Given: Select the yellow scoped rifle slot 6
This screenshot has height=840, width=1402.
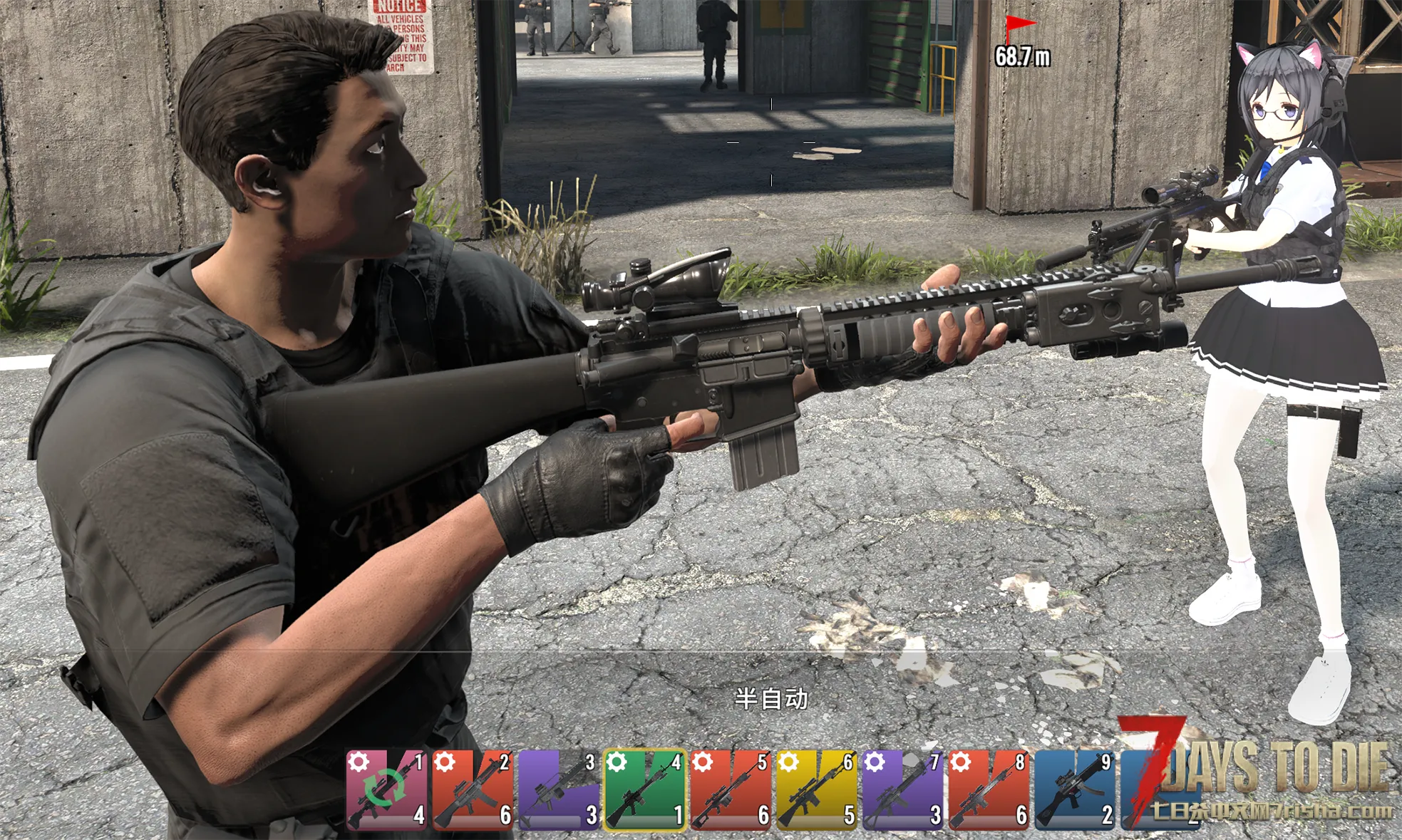Looking at the screenshot, I should (x=817, y=789).
